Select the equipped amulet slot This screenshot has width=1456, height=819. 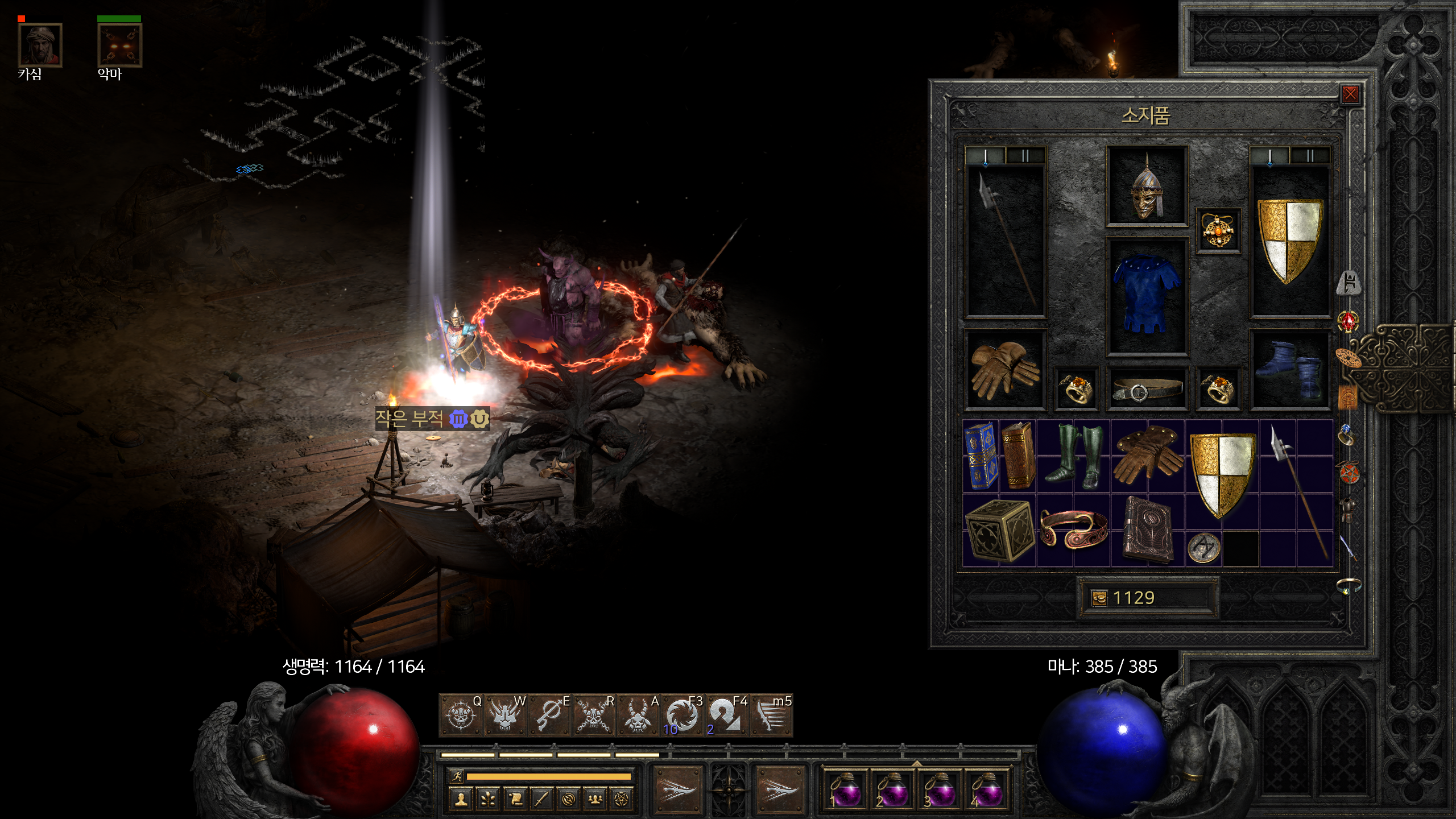click(x=1218, y=231)
